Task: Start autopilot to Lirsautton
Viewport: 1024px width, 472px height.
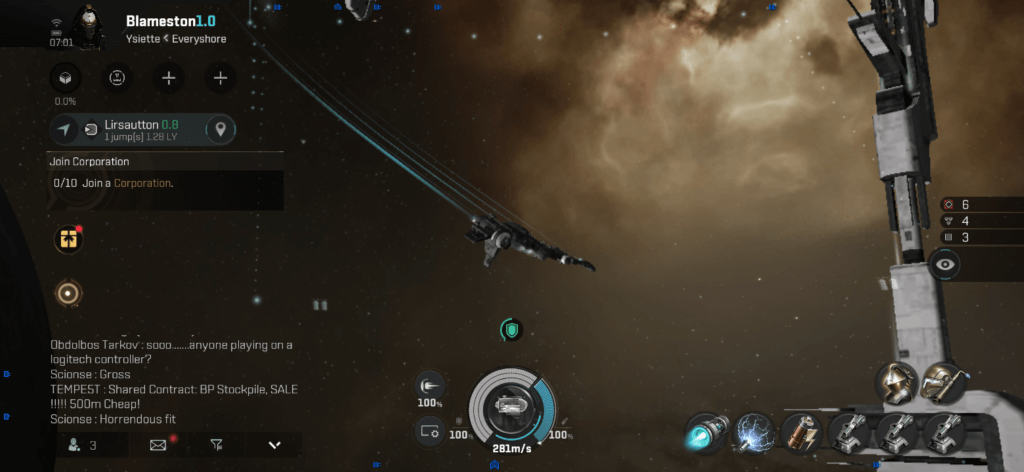Action: [x=65, y=130]
